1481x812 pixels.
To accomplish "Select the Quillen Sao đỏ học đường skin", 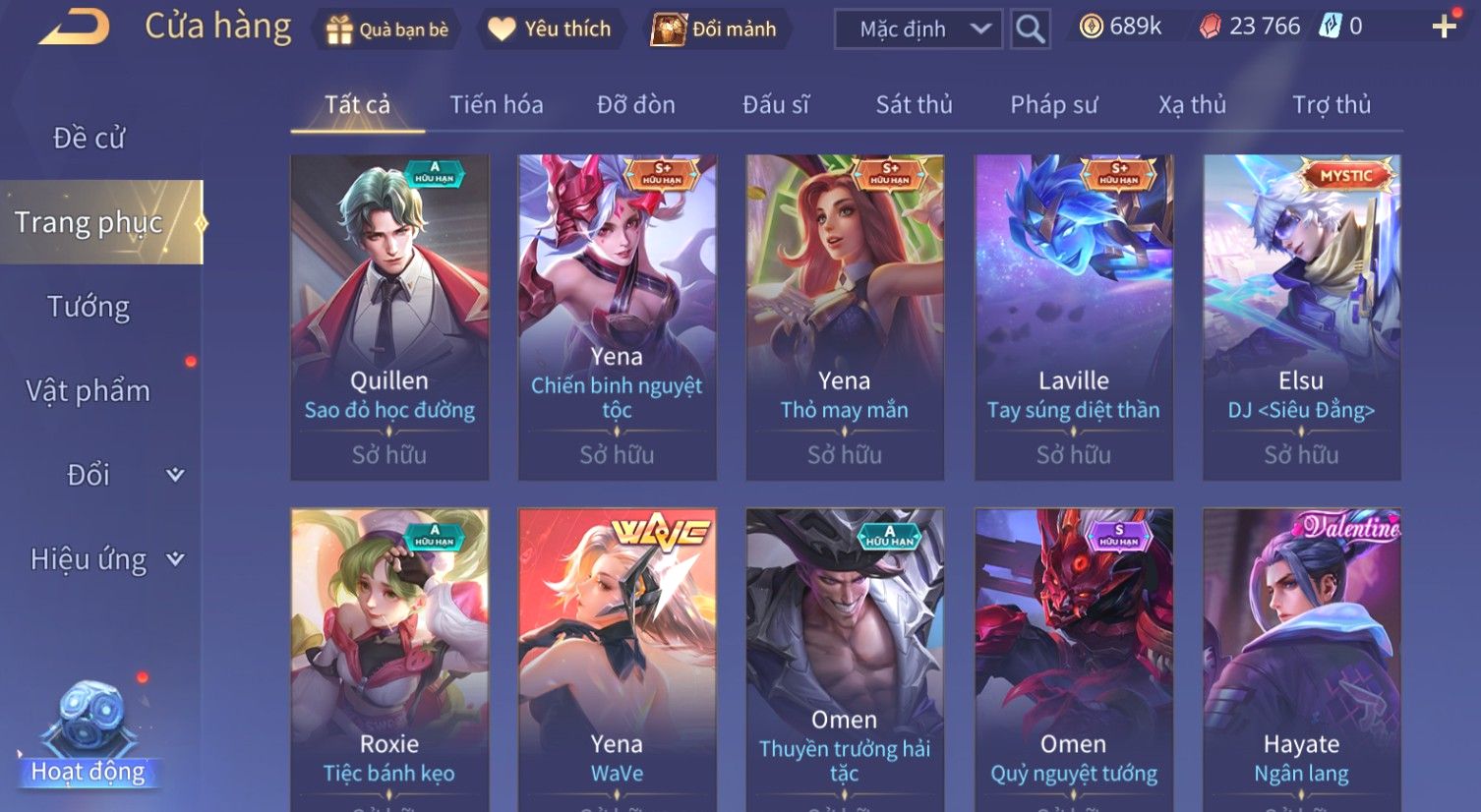I will click(389, 317).
